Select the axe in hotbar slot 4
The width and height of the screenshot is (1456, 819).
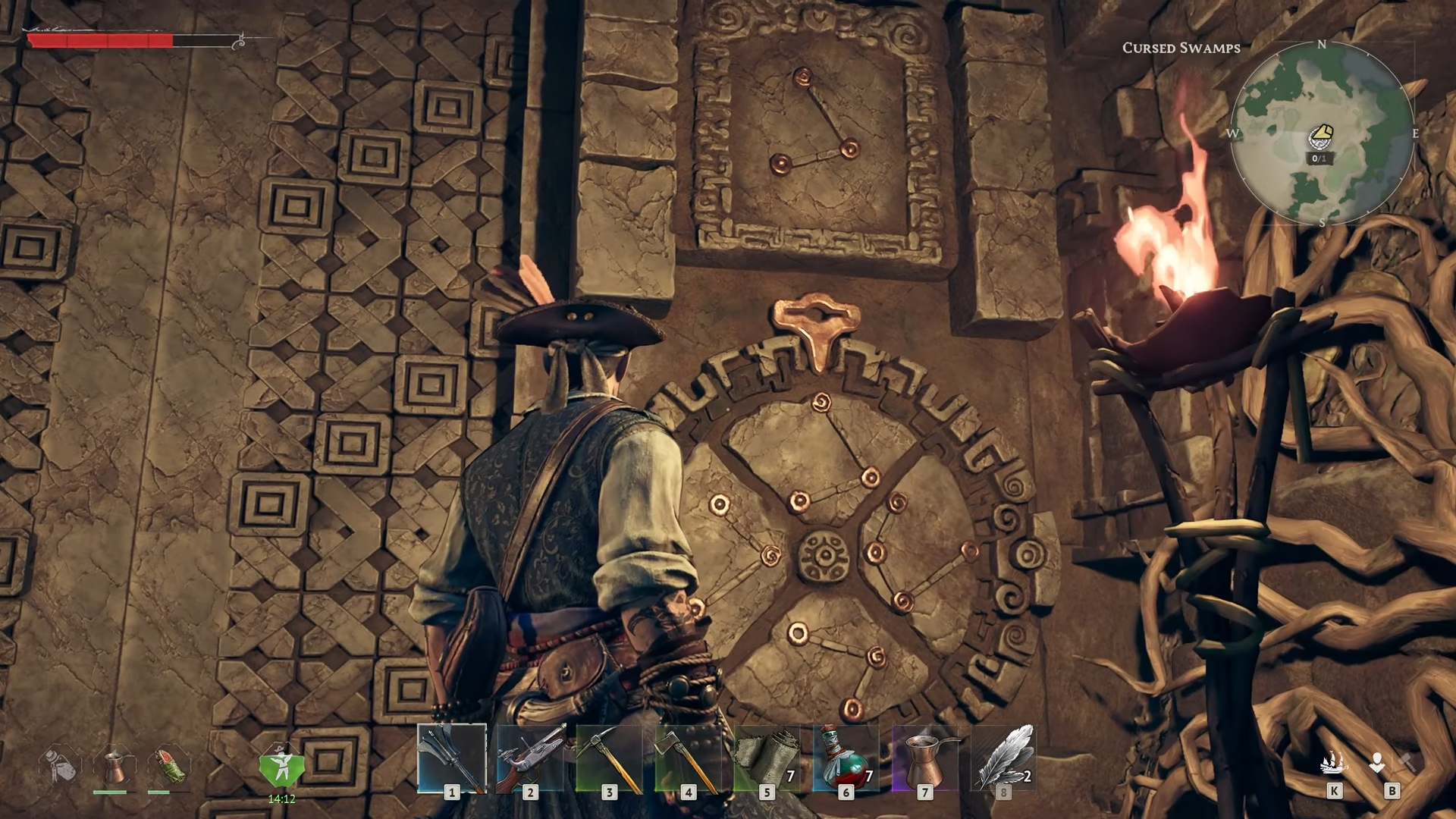[x=689, y=758]
